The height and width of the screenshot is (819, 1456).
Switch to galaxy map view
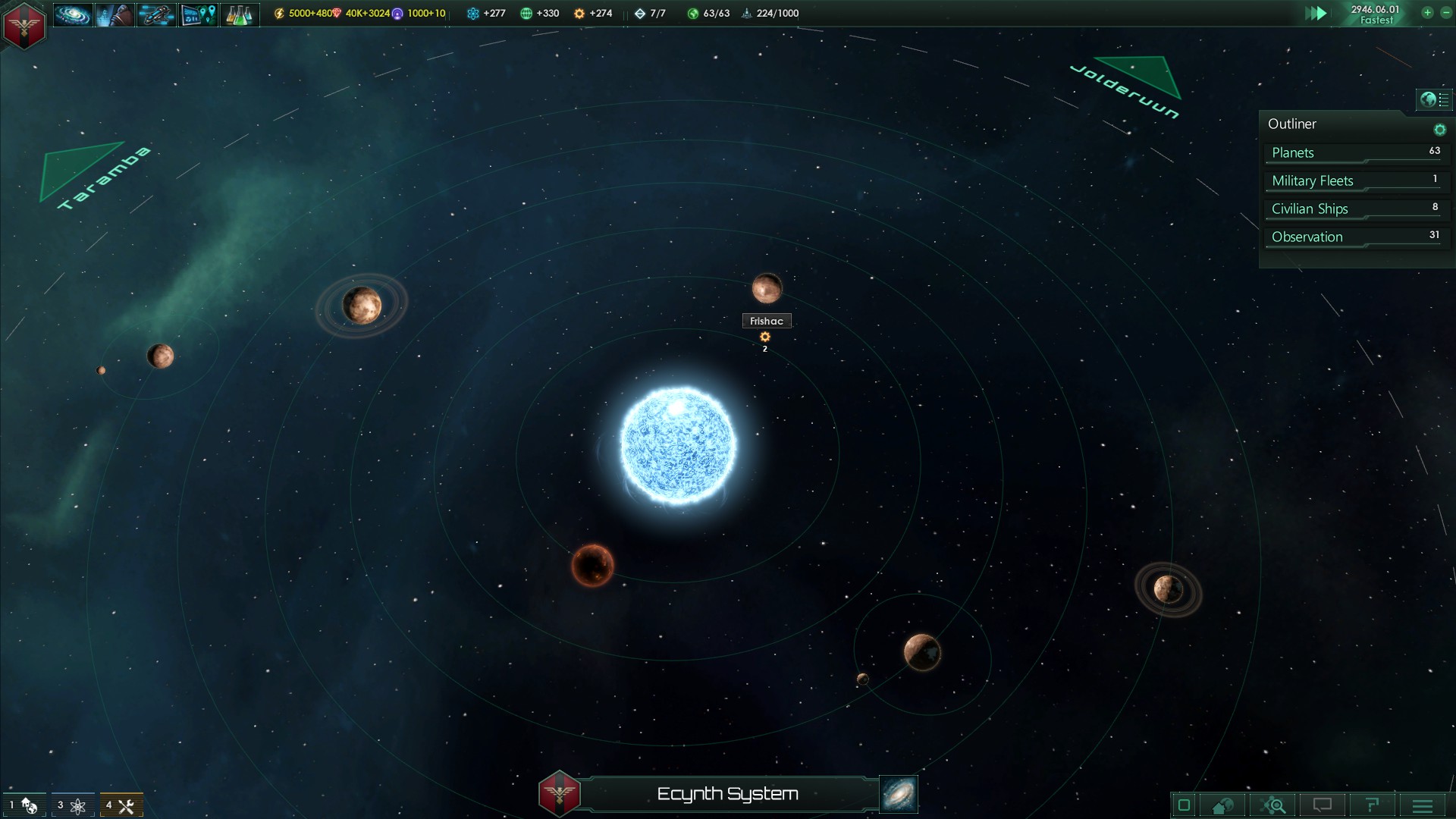tap(899, 794)
